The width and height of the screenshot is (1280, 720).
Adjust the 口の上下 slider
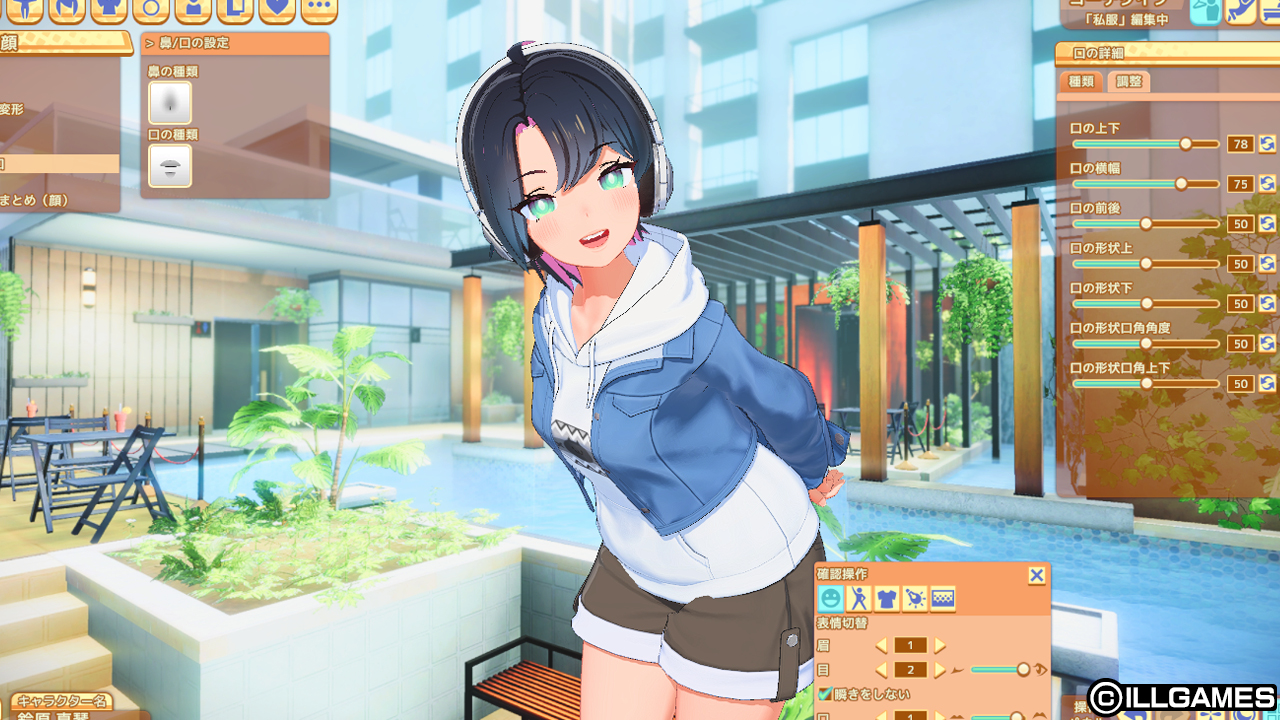(1185, 144)
